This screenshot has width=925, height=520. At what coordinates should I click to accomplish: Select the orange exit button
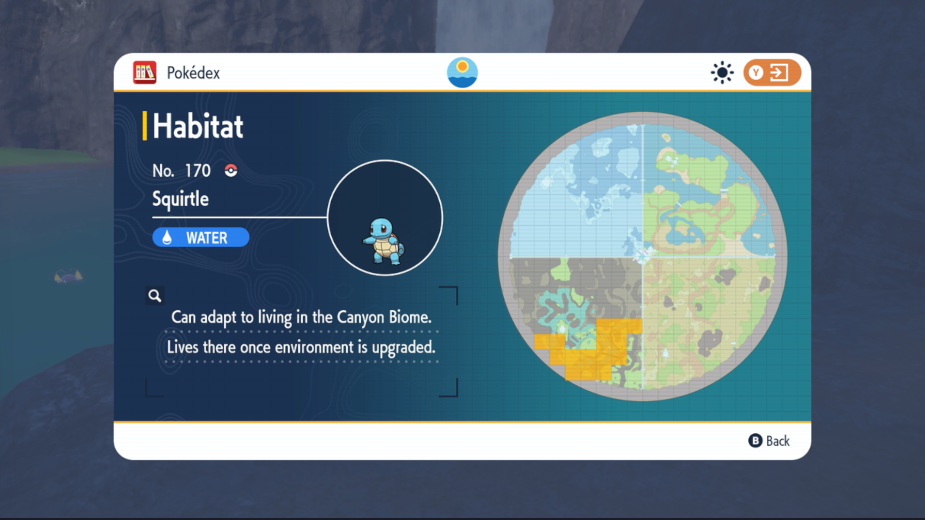pos(772,72)
